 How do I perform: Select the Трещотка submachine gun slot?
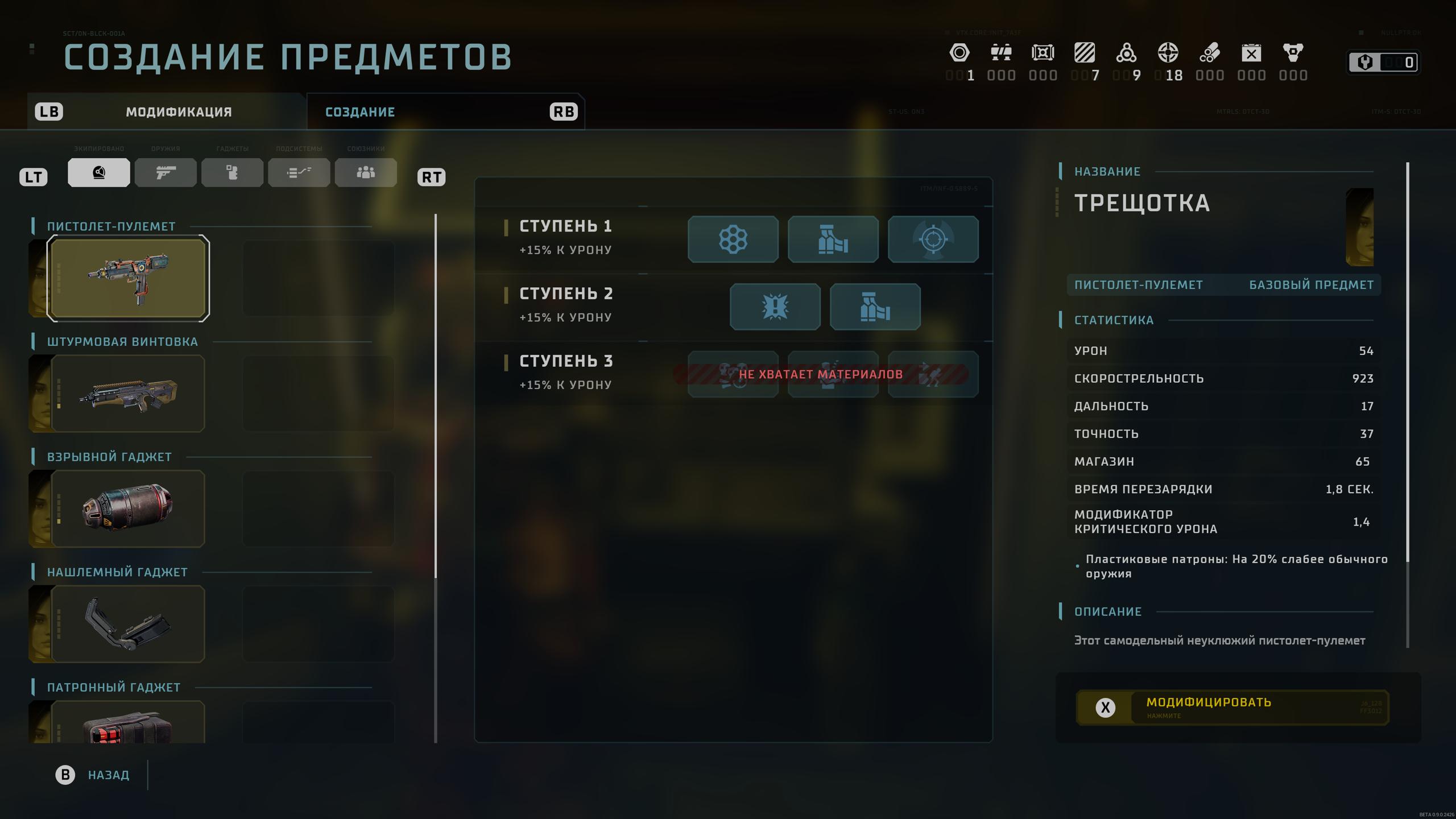tap(128, 279)
